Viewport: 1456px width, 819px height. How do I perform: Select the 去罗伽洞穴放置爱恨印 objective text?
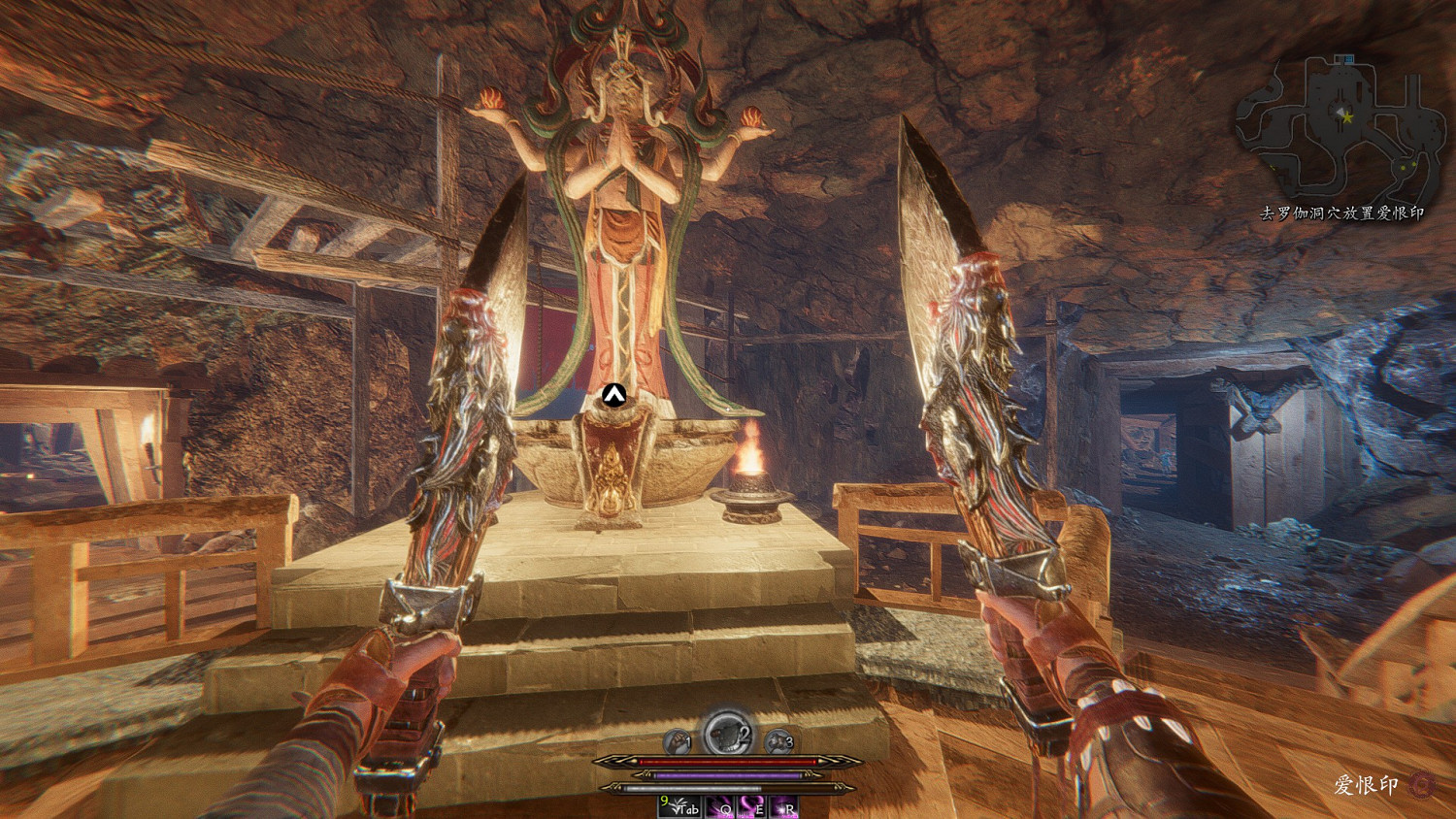click(x=1341, y=213)
